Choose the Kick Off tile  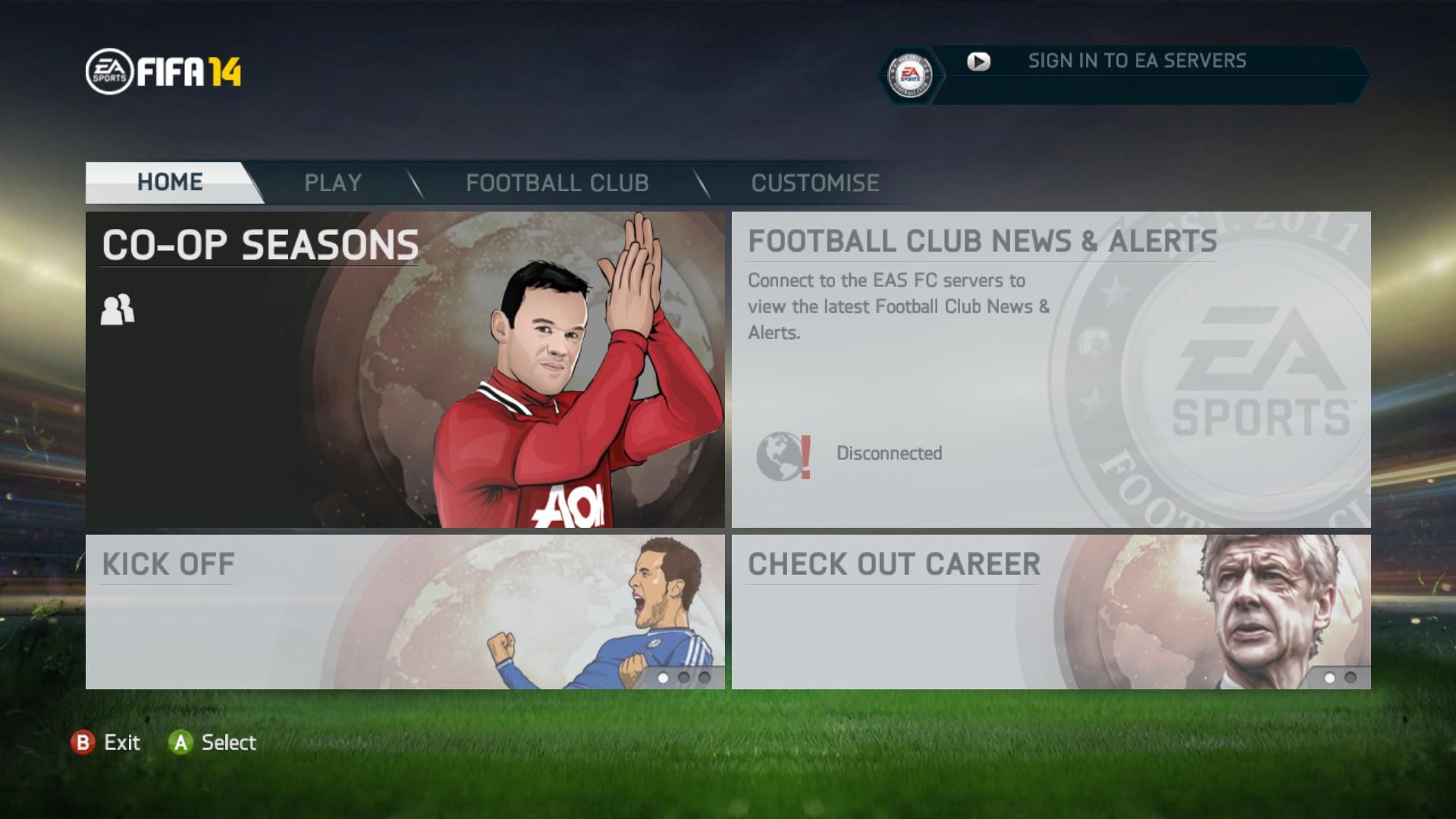coord(404,611)
